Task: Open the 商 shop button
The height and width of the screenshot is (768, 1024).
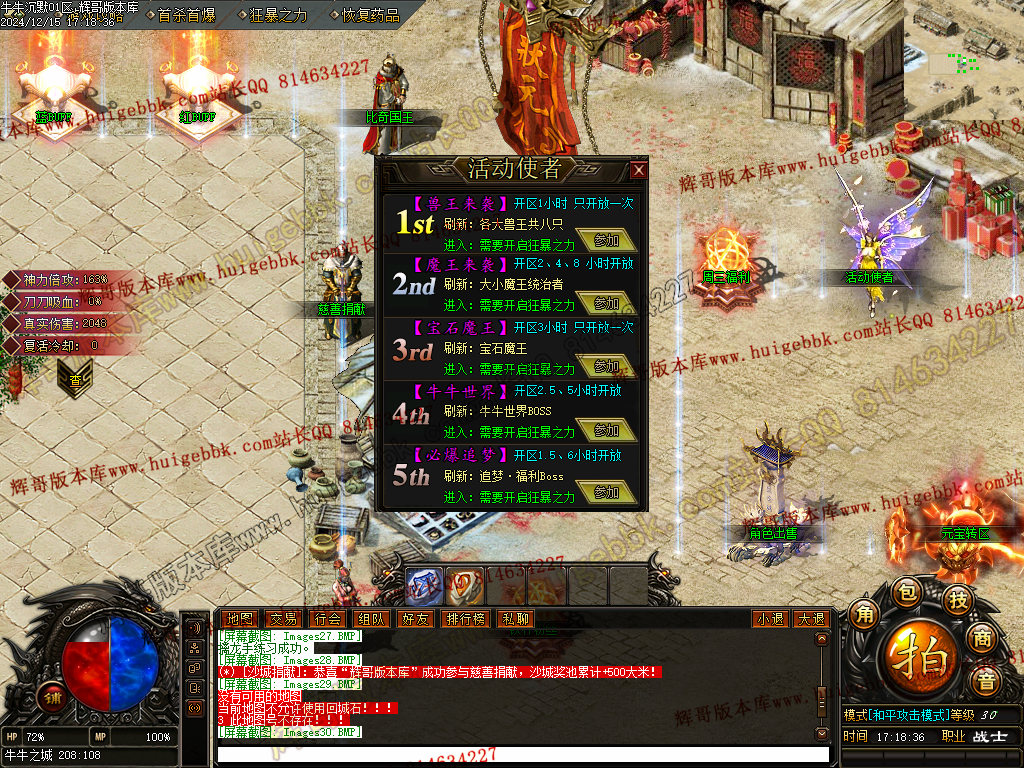Action: tap(984, 639)
